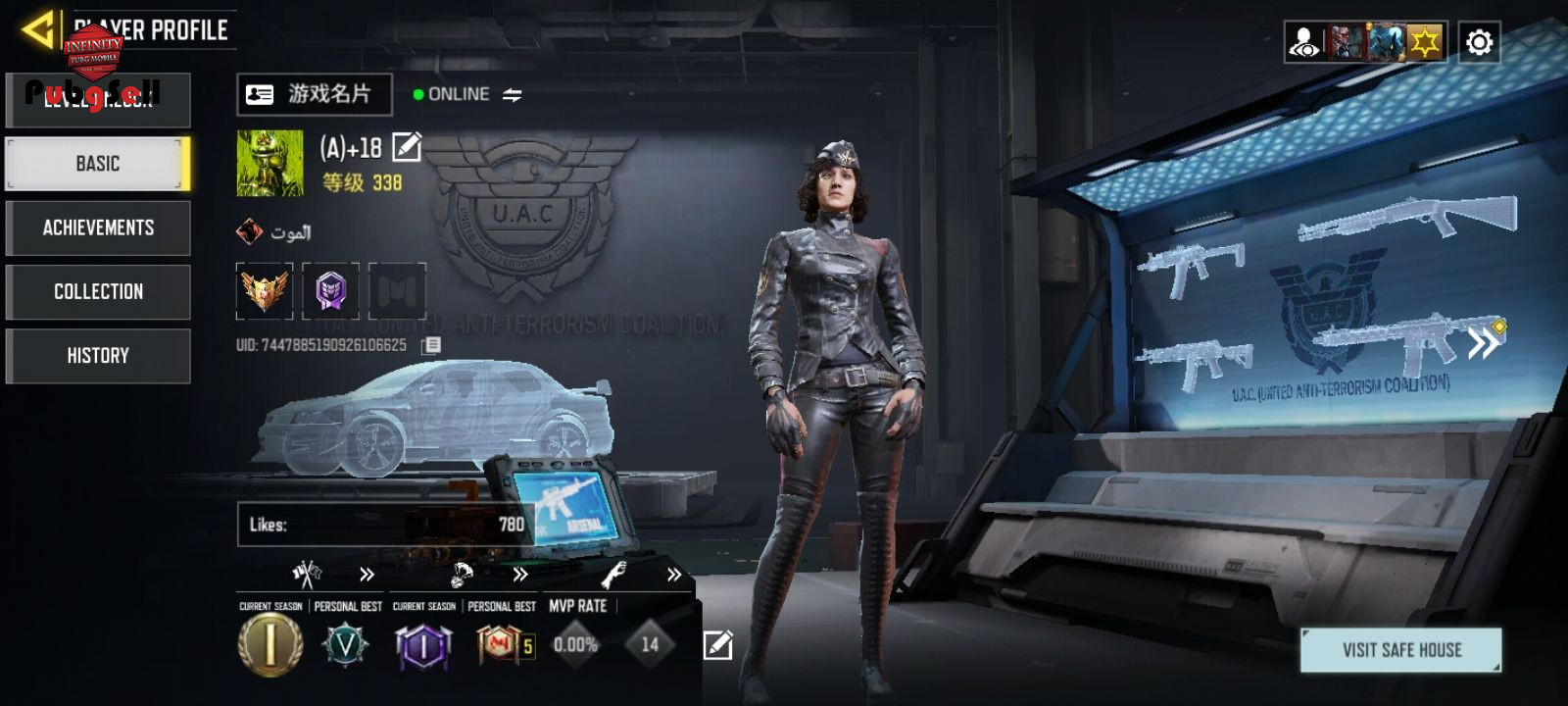
Task: Switch to the Collection tab
Action: pos(98,291)
